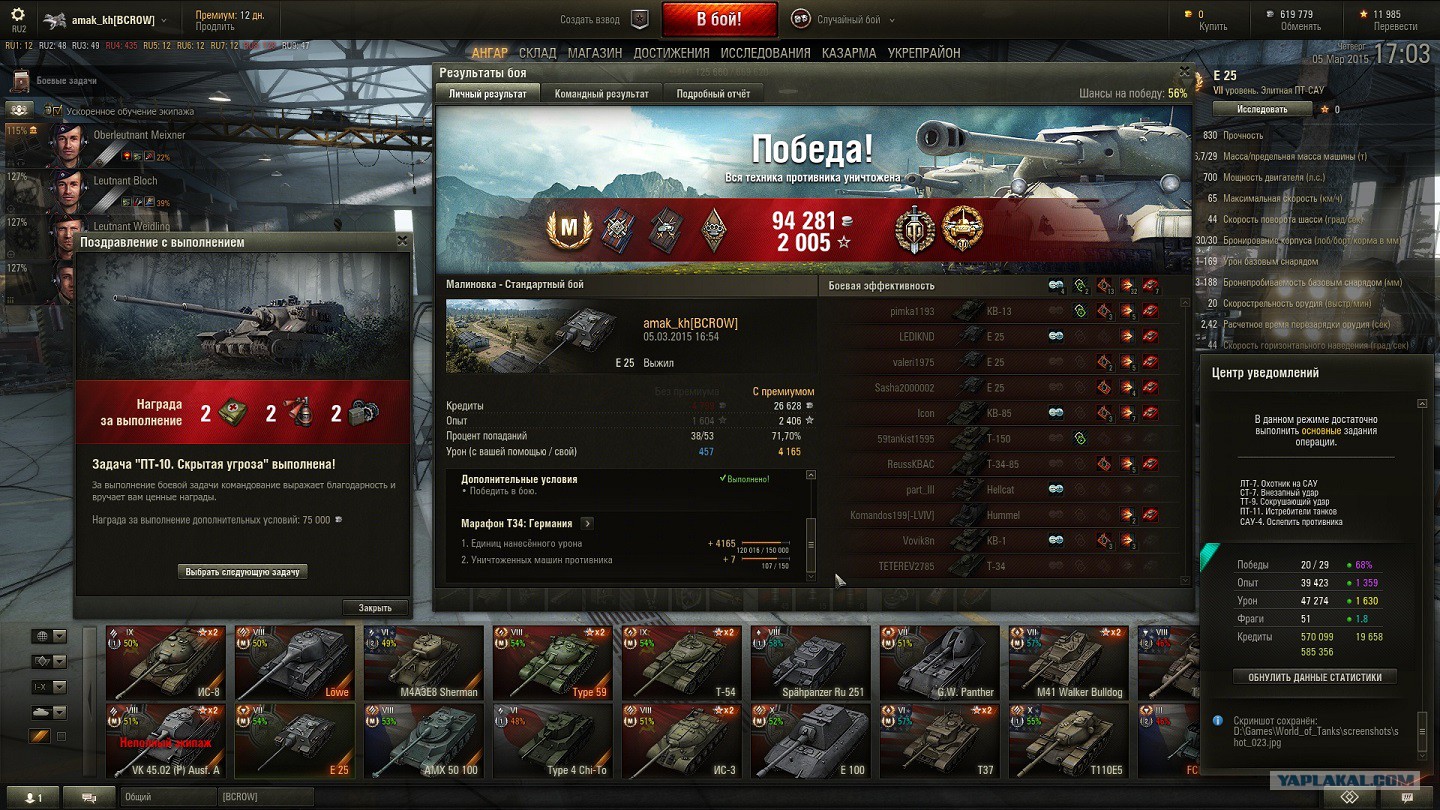Select the Личный результат tab
Image resolution: width=1440 pixels, height=810 pixels.
click(488, 94)
